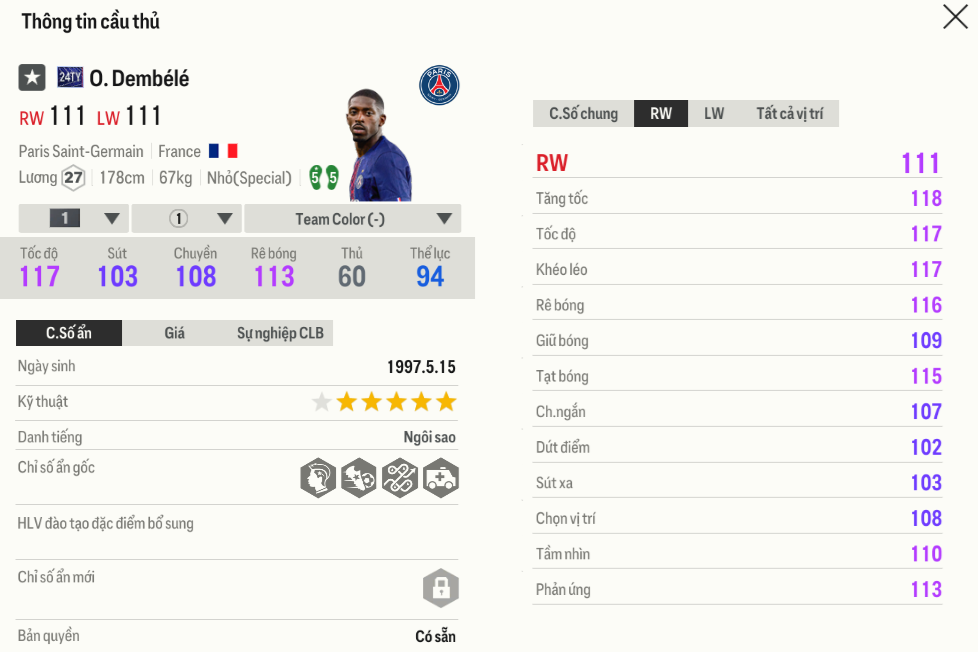
Task: Switch to the C.Số ẩn tab
Action: 69,333
